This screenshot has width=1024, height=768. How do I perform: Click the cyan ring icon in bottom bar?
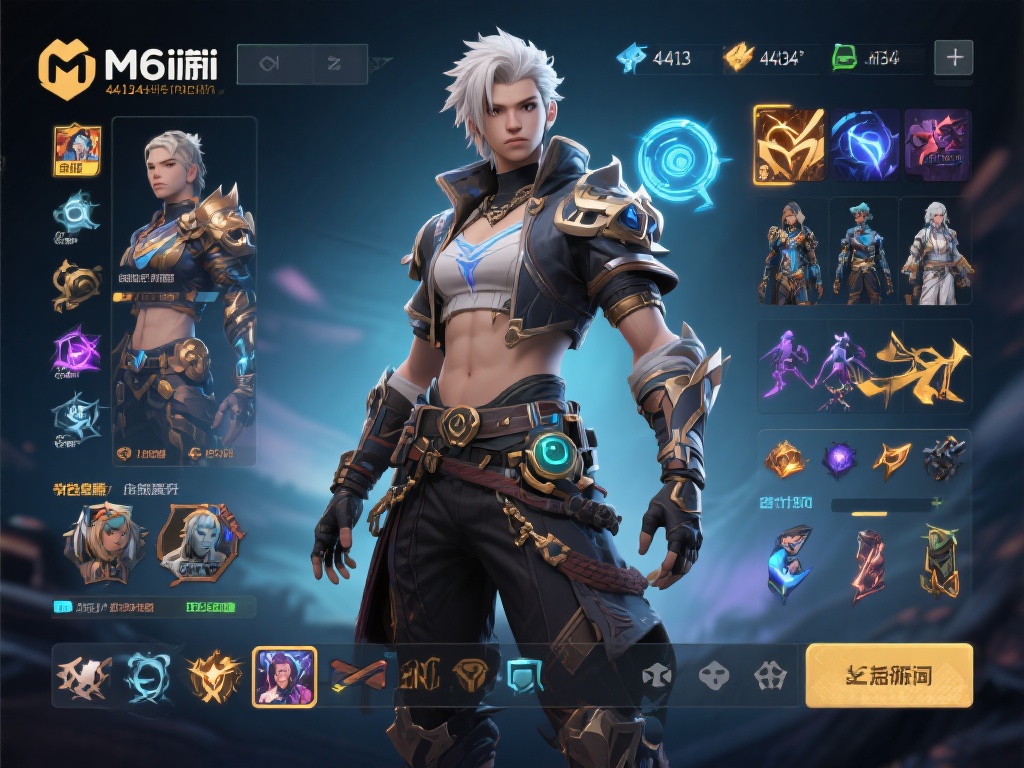[x=147, y=677]
